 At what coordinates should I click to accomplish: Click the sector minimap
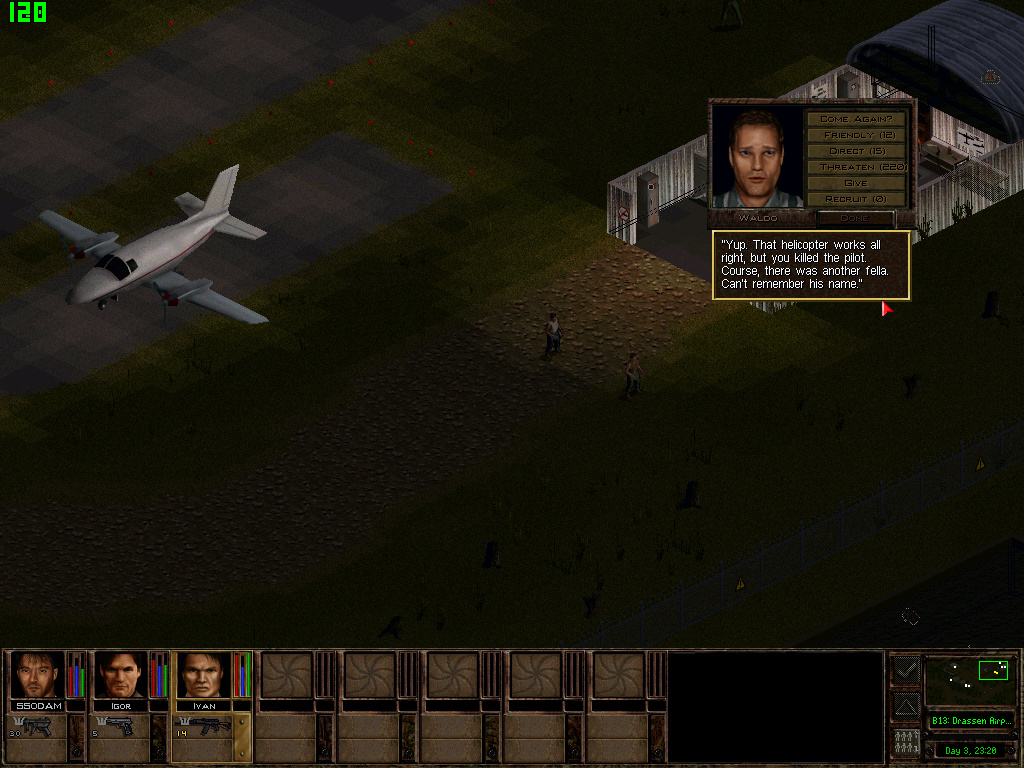[x=969, y=679]
